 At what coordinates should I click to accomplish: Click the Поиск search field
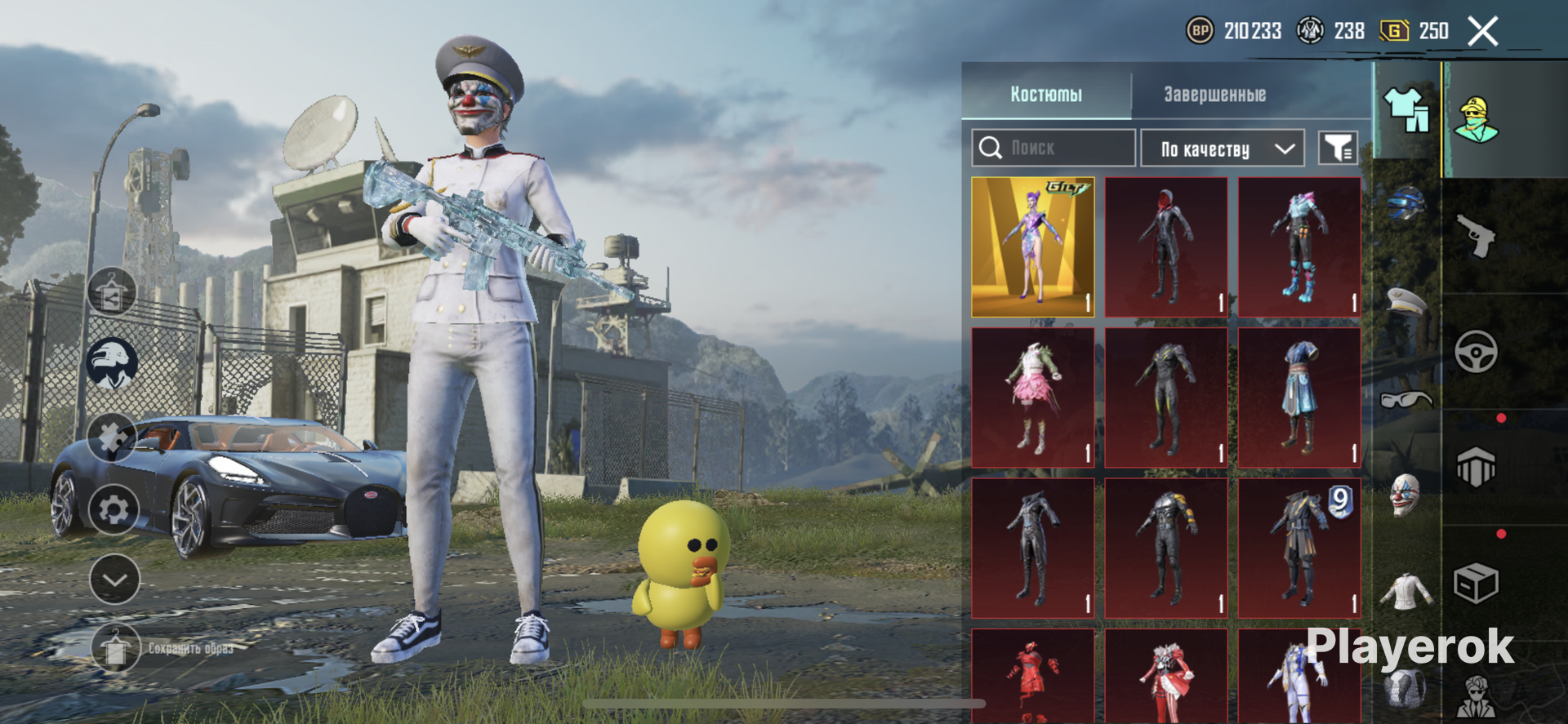(1053, 148)
